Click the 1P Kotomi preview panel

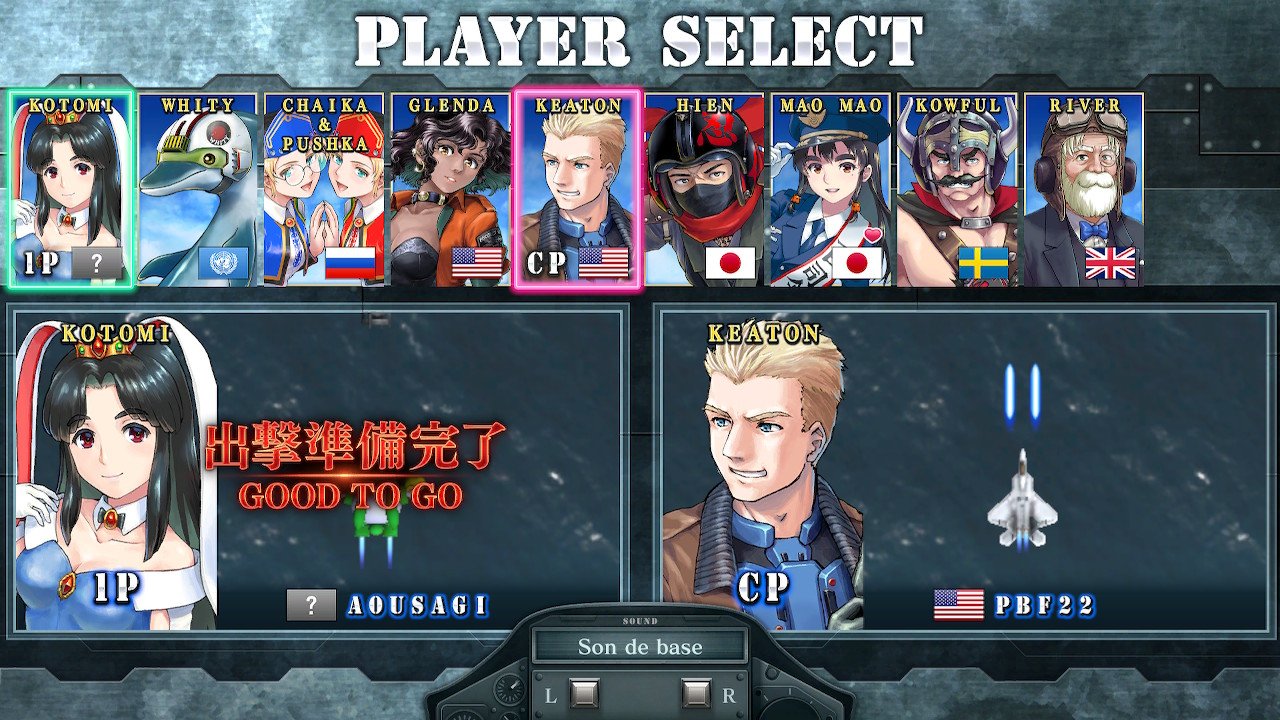tap(320, 470)
